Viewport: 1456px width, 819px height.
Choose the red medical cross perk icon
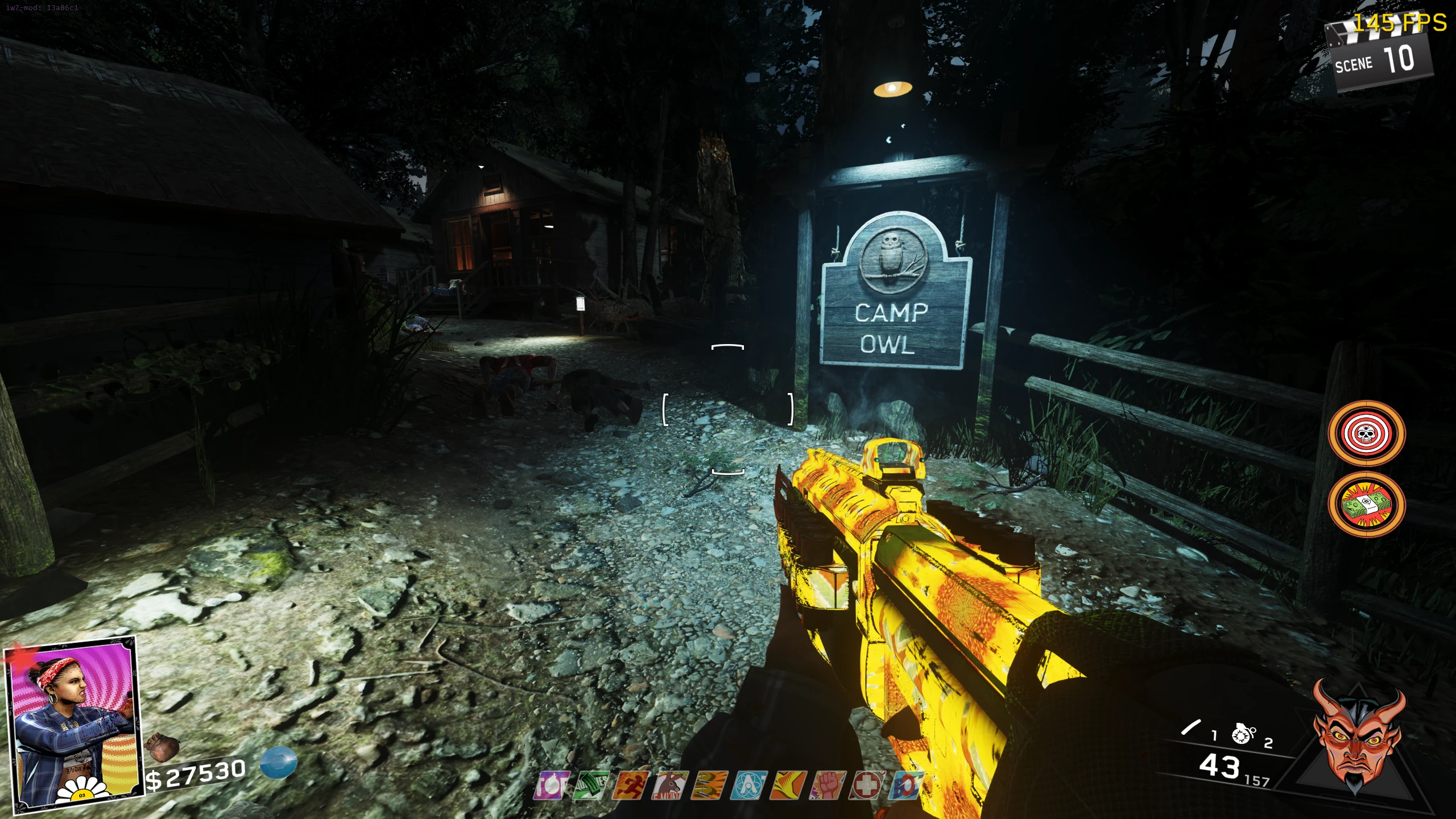867,785
